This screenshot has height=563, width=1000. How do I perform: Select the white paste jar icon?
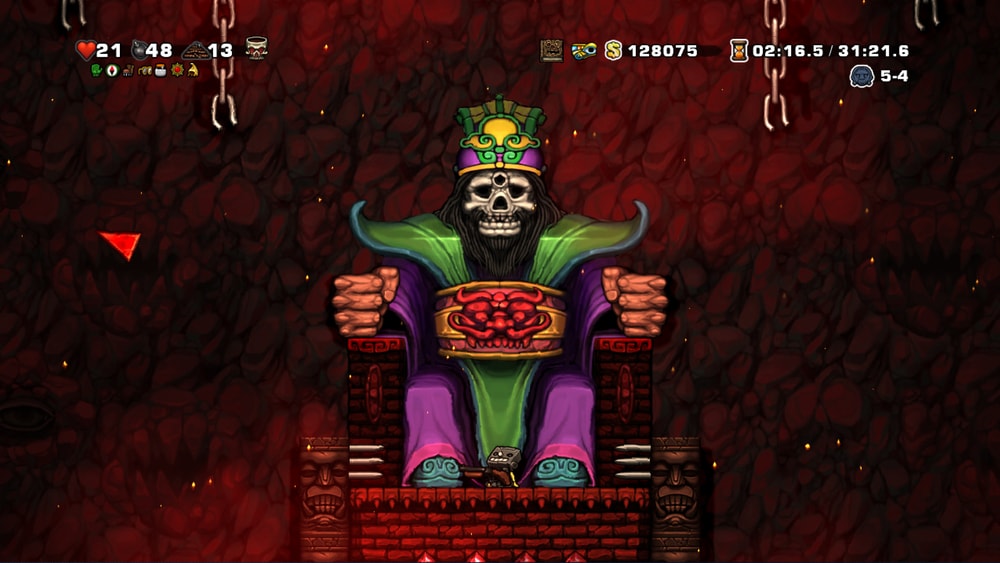(x=157, y=70)
